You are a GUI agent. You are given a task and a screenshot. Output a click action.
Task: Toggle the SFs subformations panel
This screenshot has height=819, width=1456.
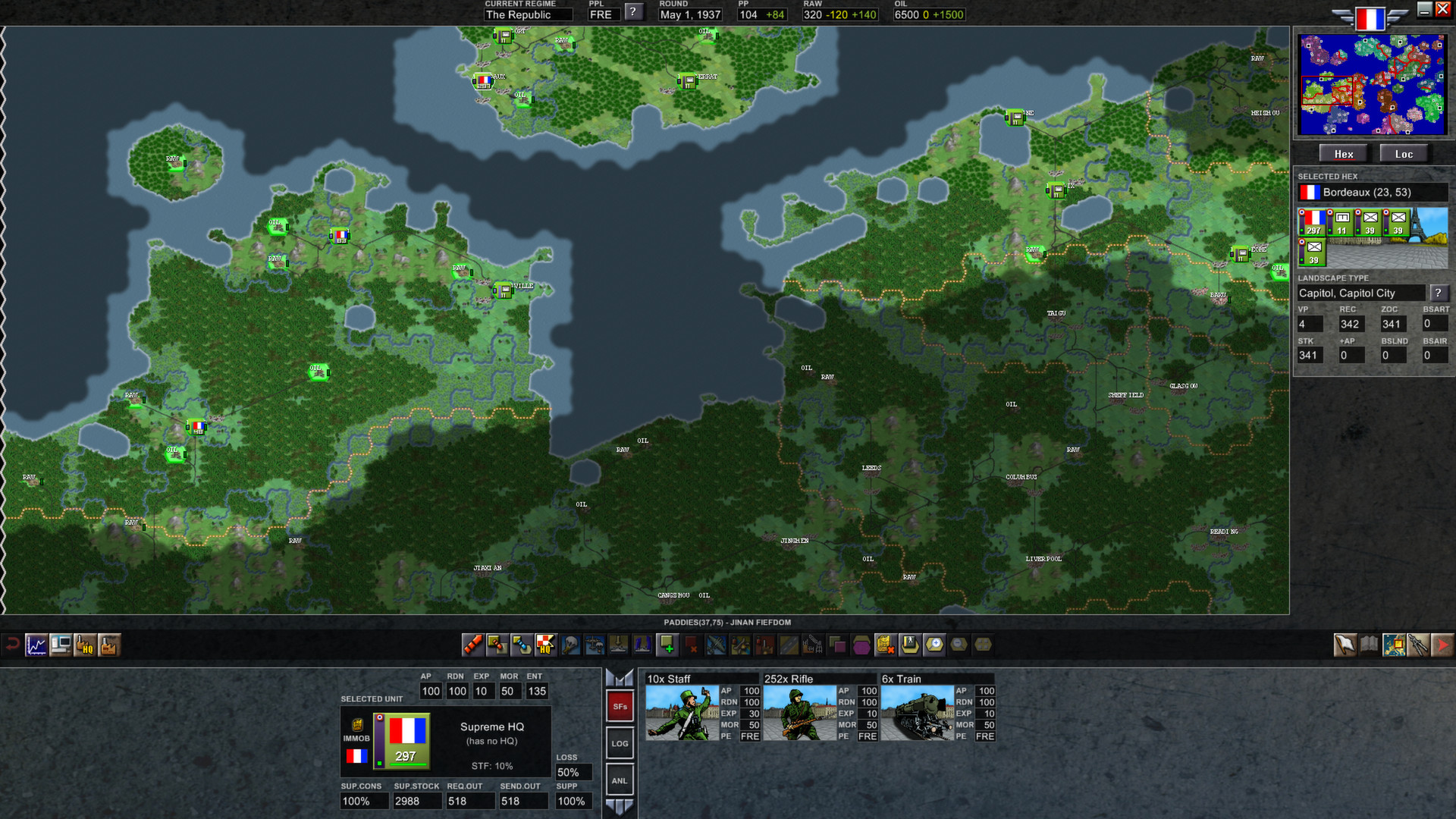pyautogui.click(x=620, y=705)
